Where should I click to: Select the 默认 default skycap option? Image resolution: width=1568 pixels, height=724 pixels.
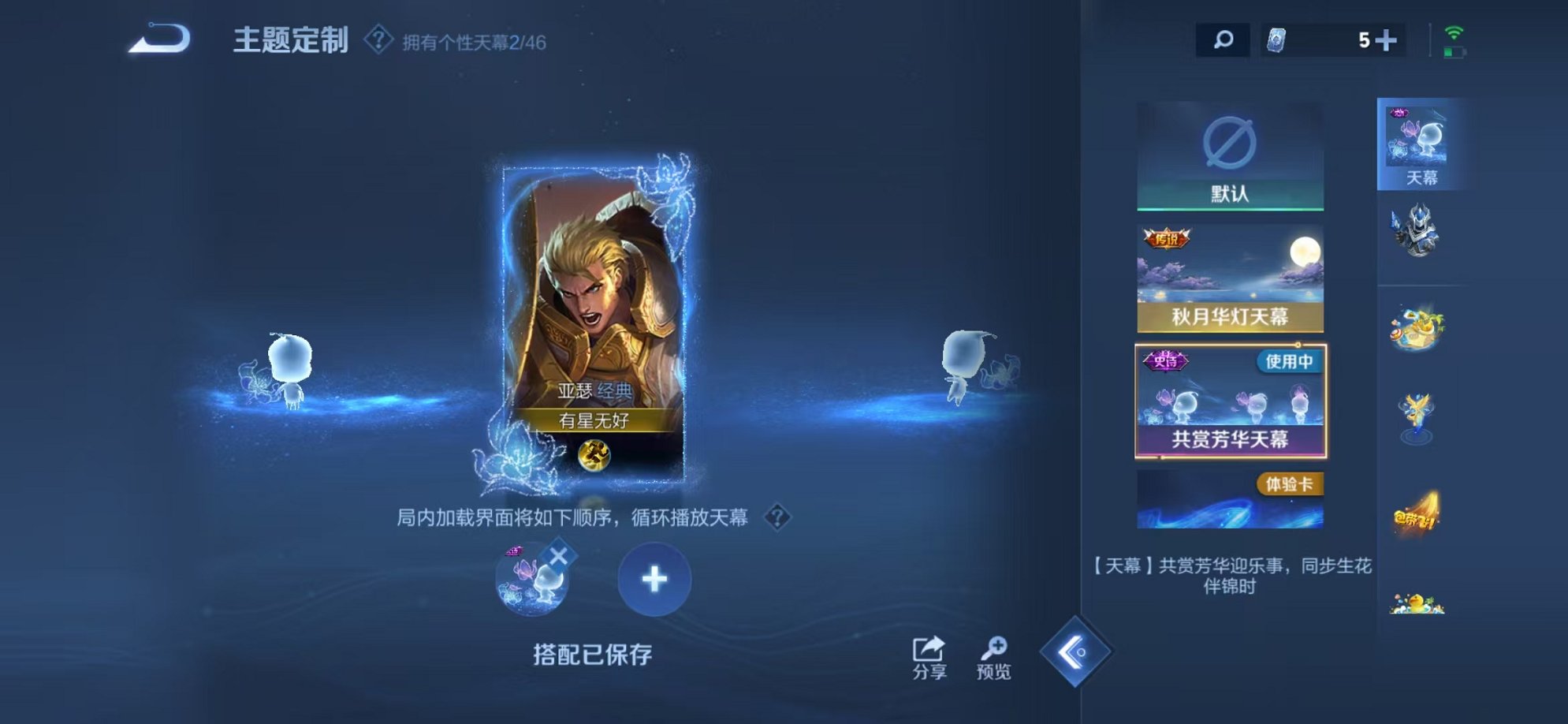pyautogui.click(x=1234, y=154)
